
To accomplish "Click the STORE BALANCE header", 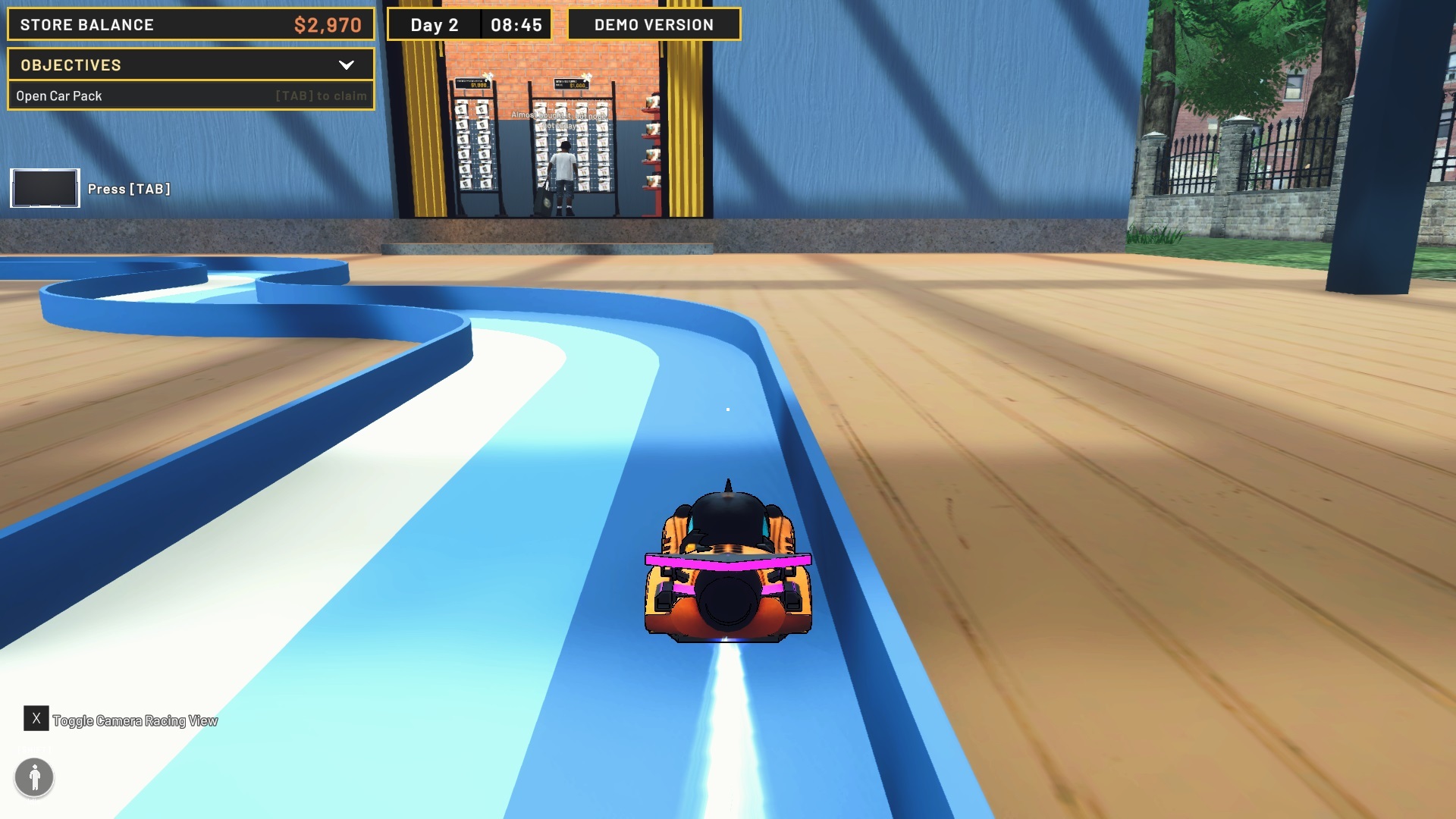I will pyautogui.click(x=86, y=24).
